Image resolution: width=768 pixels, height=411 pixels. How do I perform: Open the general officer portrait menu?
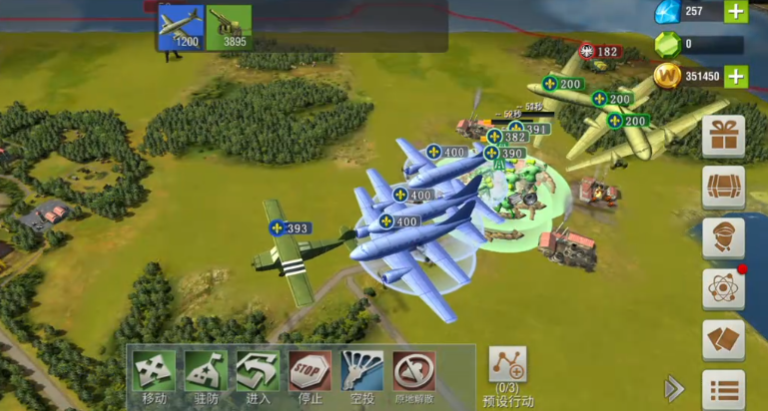723,238
